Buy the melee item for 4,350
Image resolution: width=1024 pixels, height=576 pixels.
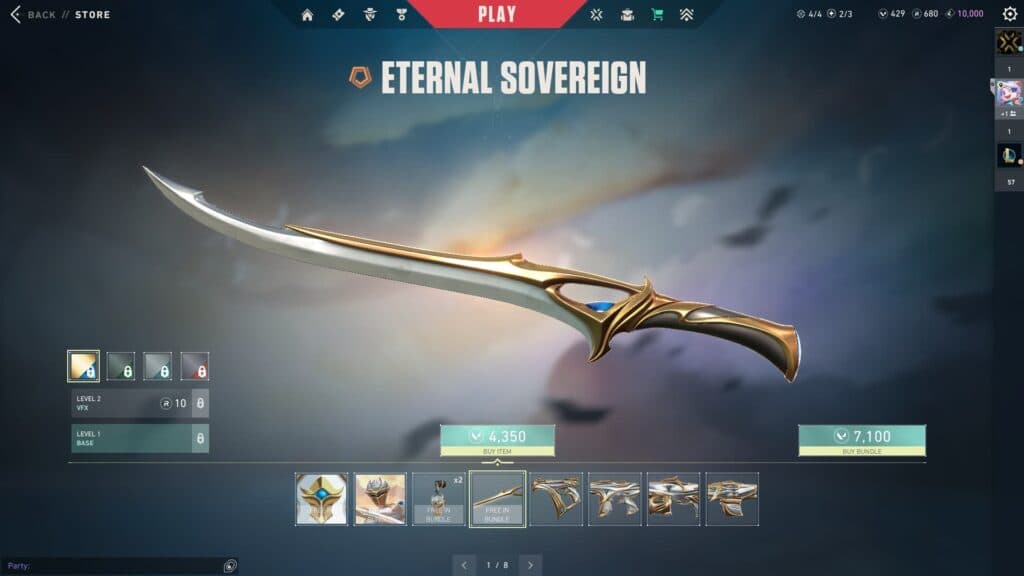497,436
